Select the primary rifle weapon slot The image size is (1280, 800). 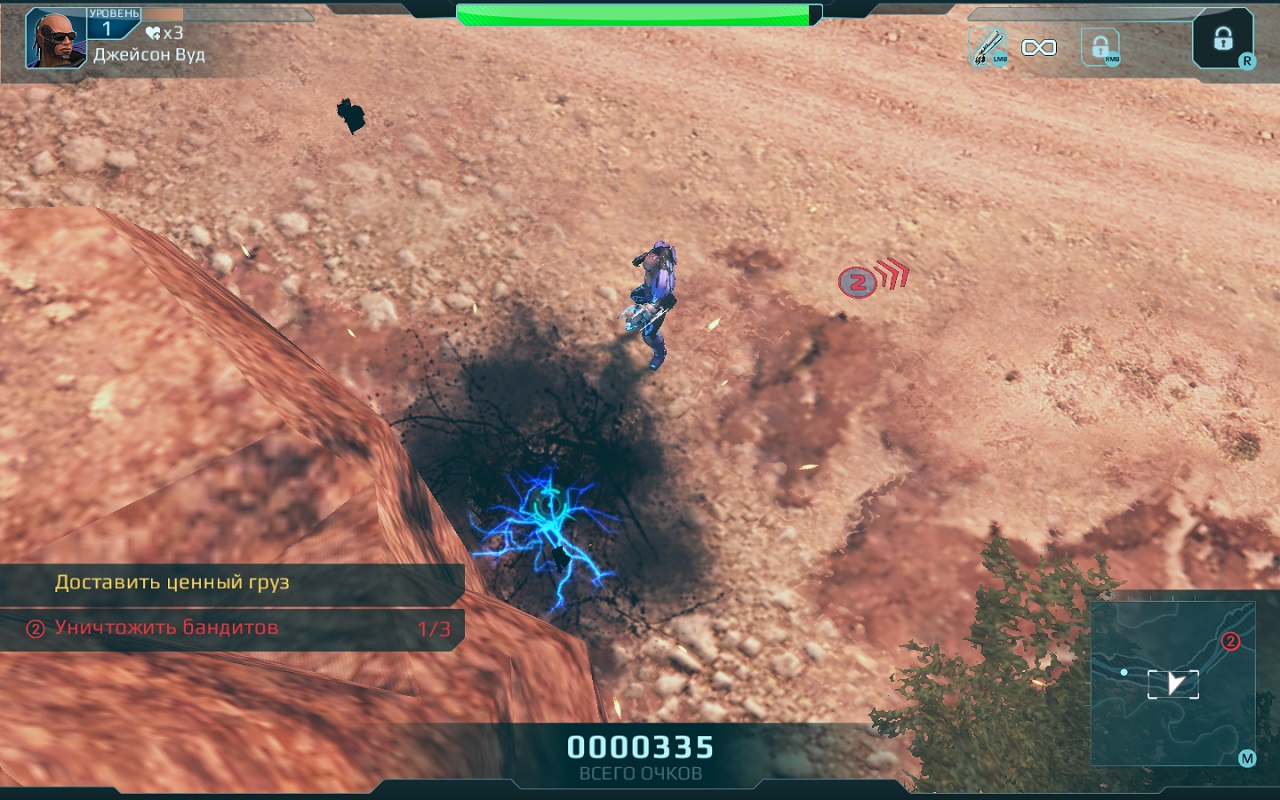point(988,47)
